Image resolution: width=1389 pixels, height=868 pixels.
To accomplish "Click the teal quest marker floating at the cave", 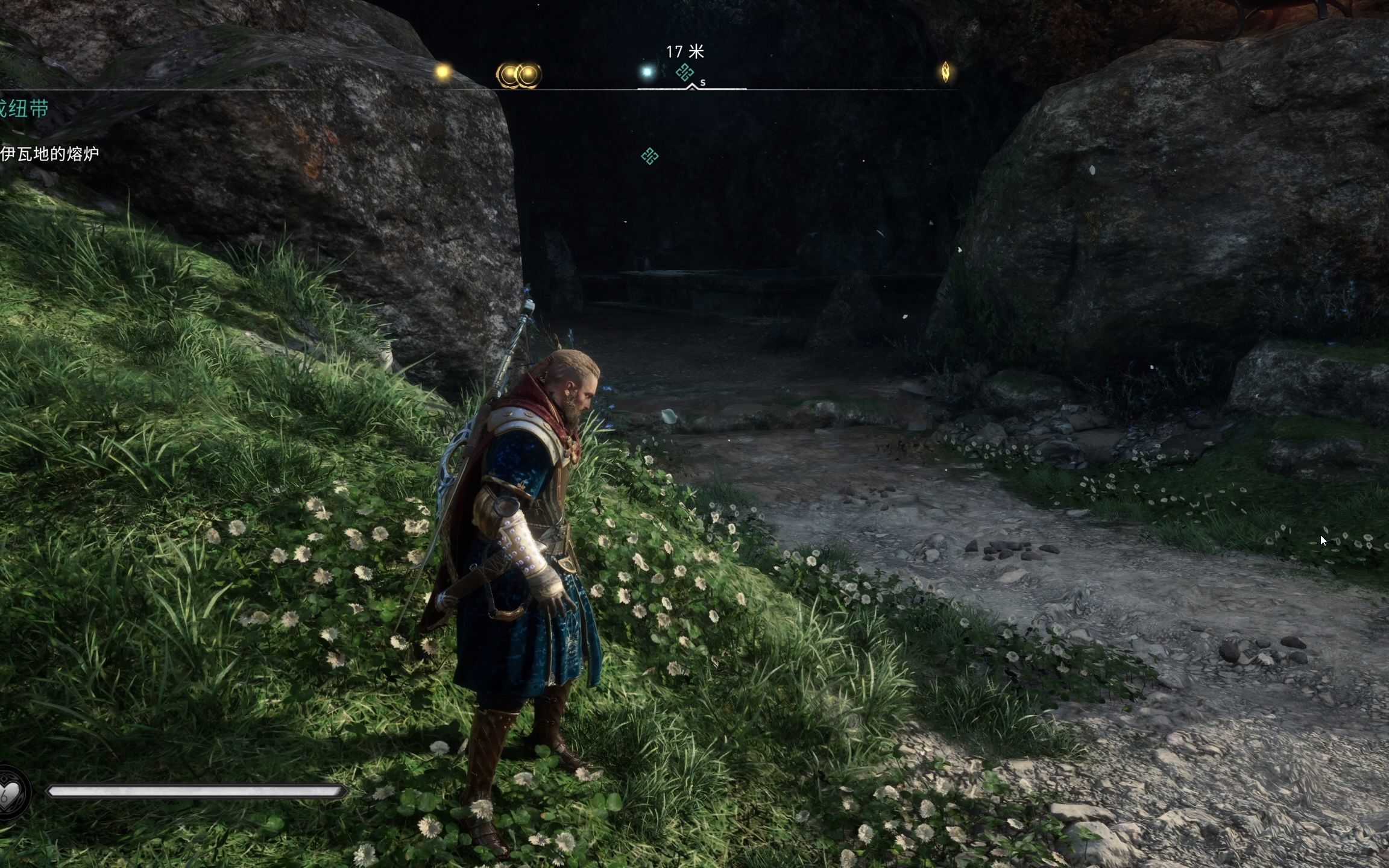I will (649, 157).
